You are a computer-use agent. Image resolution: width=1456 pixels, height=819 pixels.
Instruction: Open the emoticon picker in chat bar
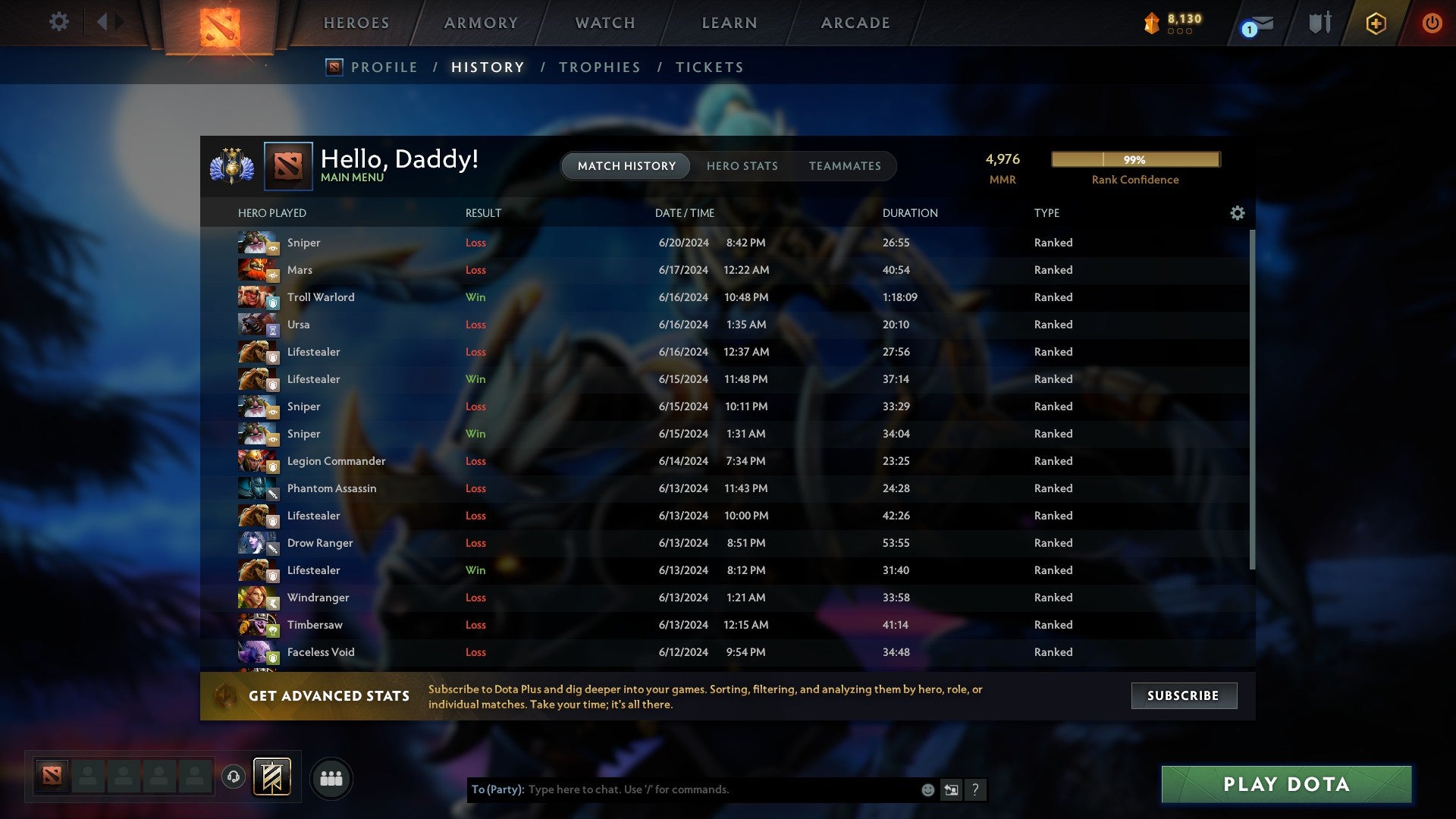(x=927, y=789)
